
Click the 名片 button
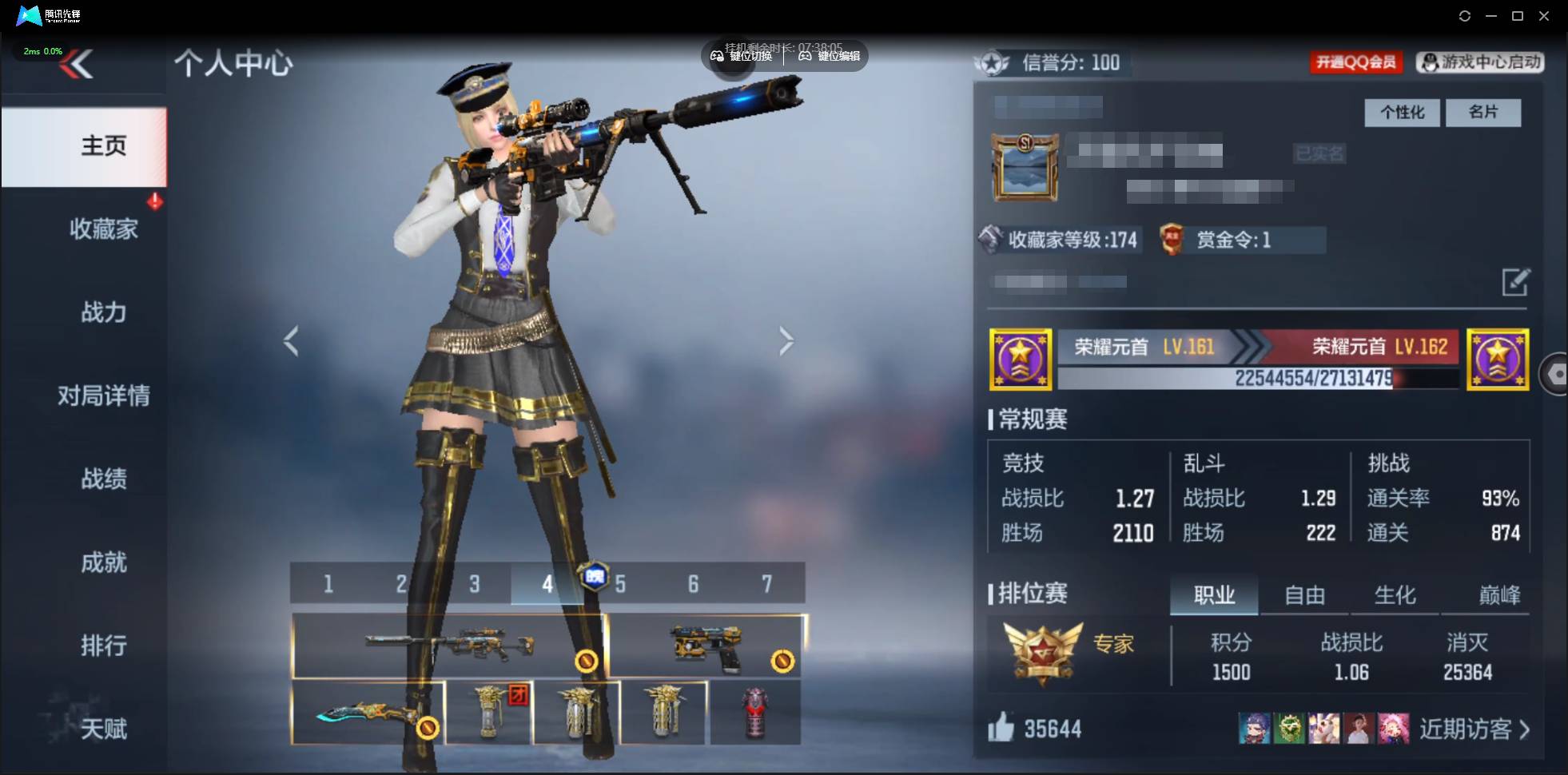[1483, 113]
